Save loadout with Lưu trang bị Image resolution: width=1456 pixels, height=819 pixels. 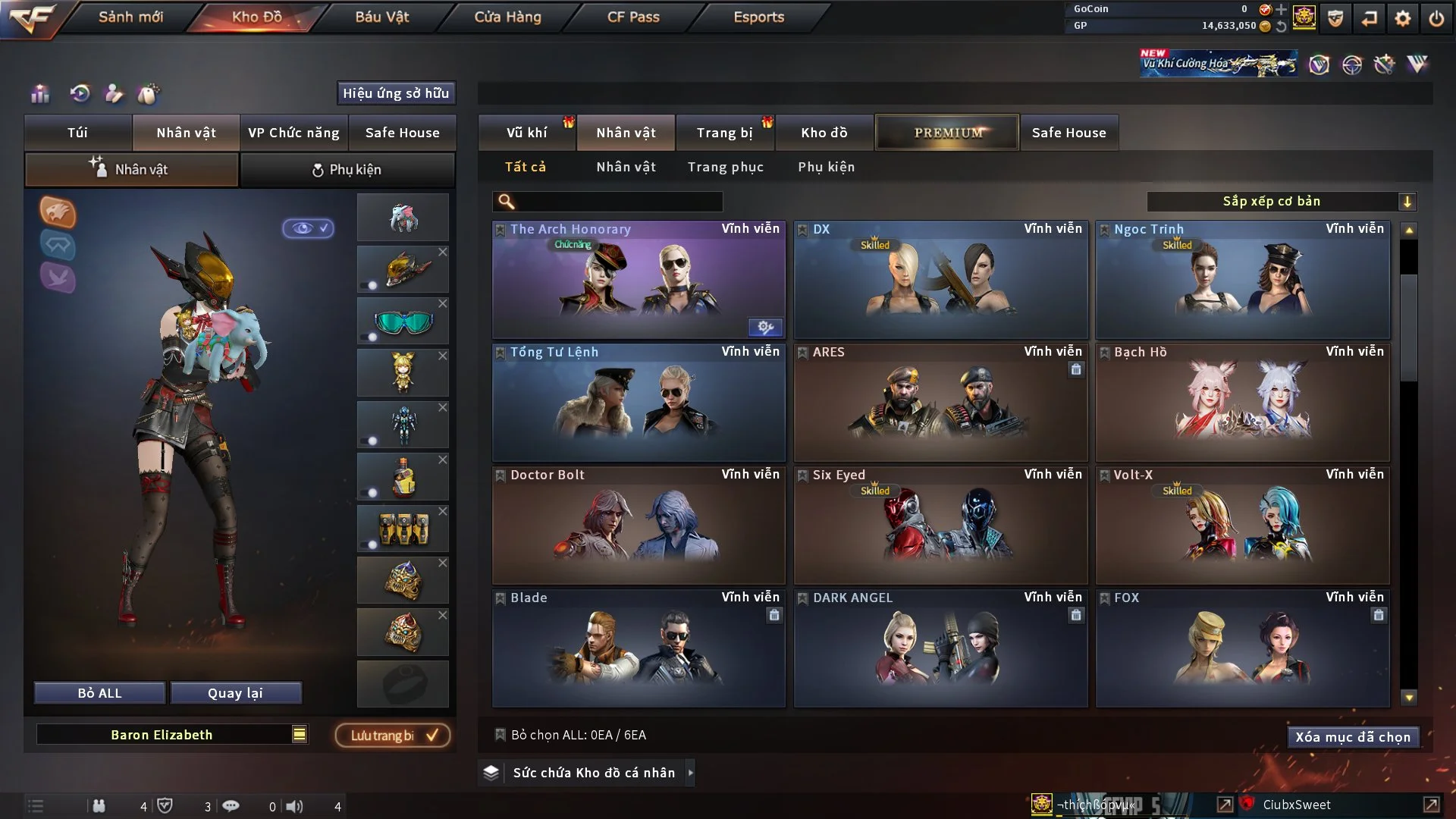point(393,736)
